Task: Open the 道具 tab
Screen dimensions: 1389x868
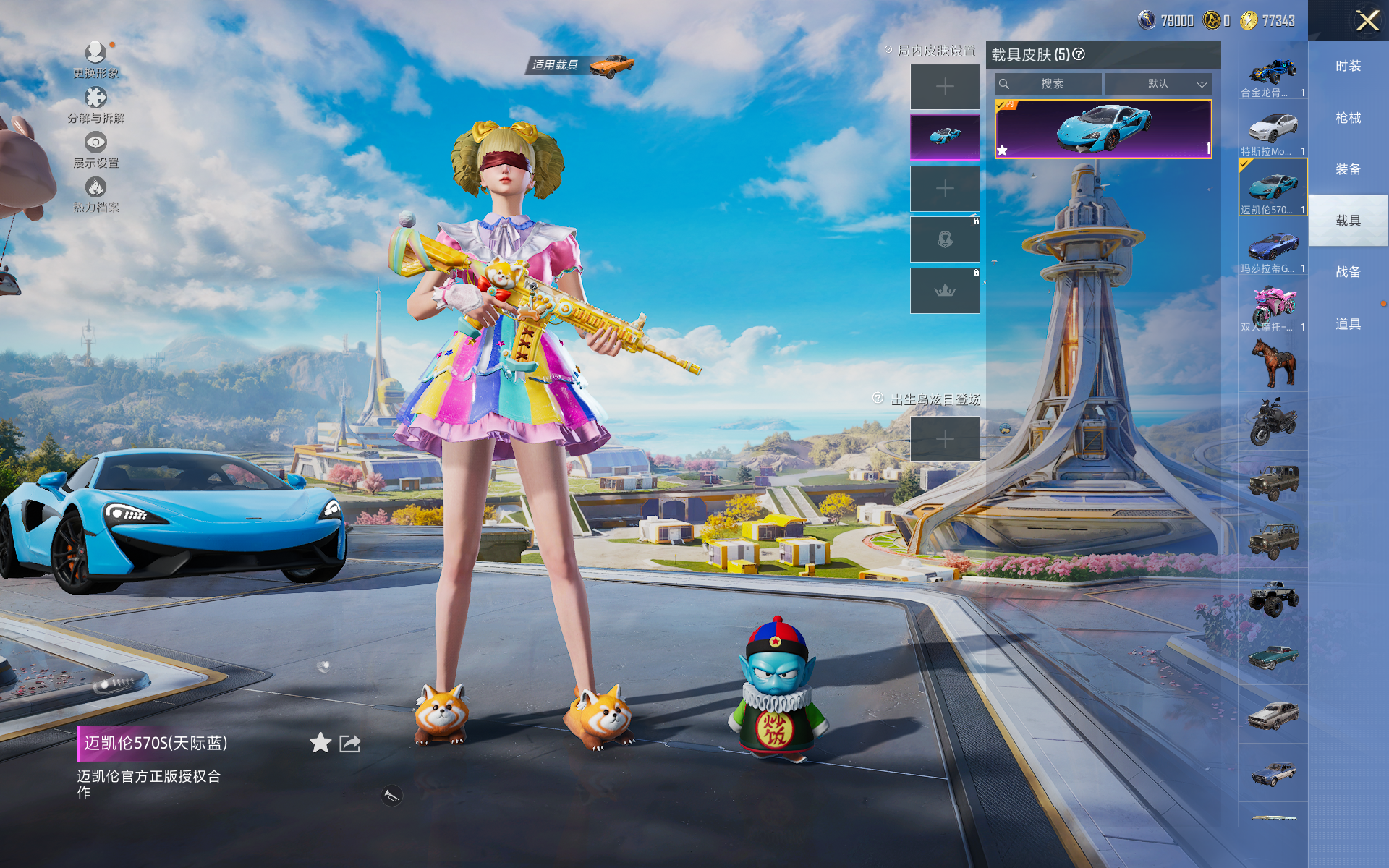Action: (x=1348, y=324)
